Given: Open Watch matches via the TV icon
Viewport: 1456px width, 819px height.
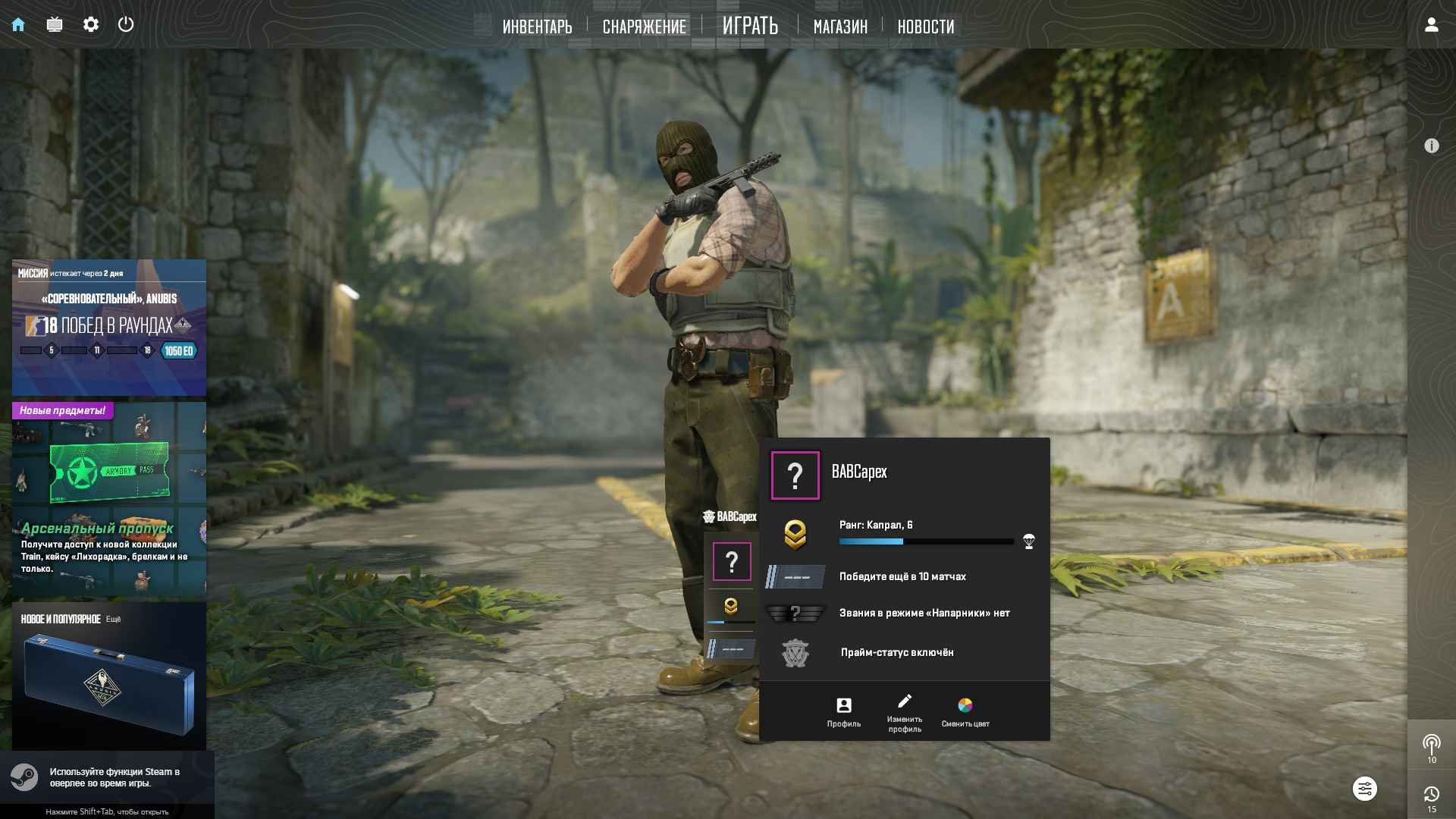Looking at the screenshot, I should [55, 24].
